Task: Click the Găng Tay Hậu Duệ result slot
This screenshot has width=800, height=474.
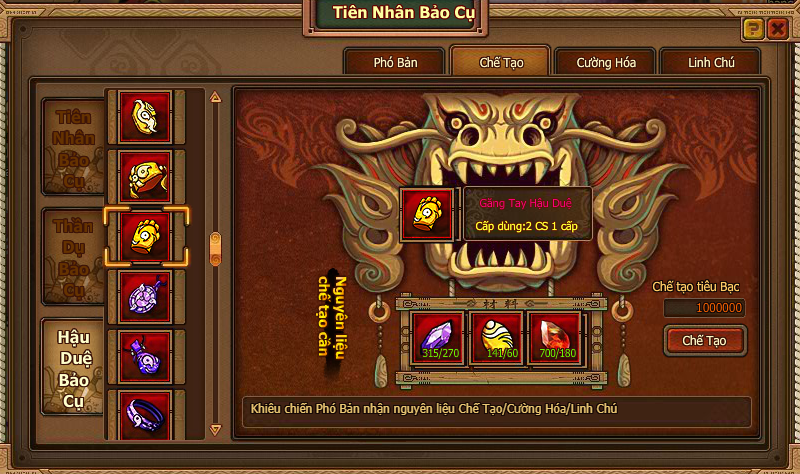Action: tap(427, 213)
